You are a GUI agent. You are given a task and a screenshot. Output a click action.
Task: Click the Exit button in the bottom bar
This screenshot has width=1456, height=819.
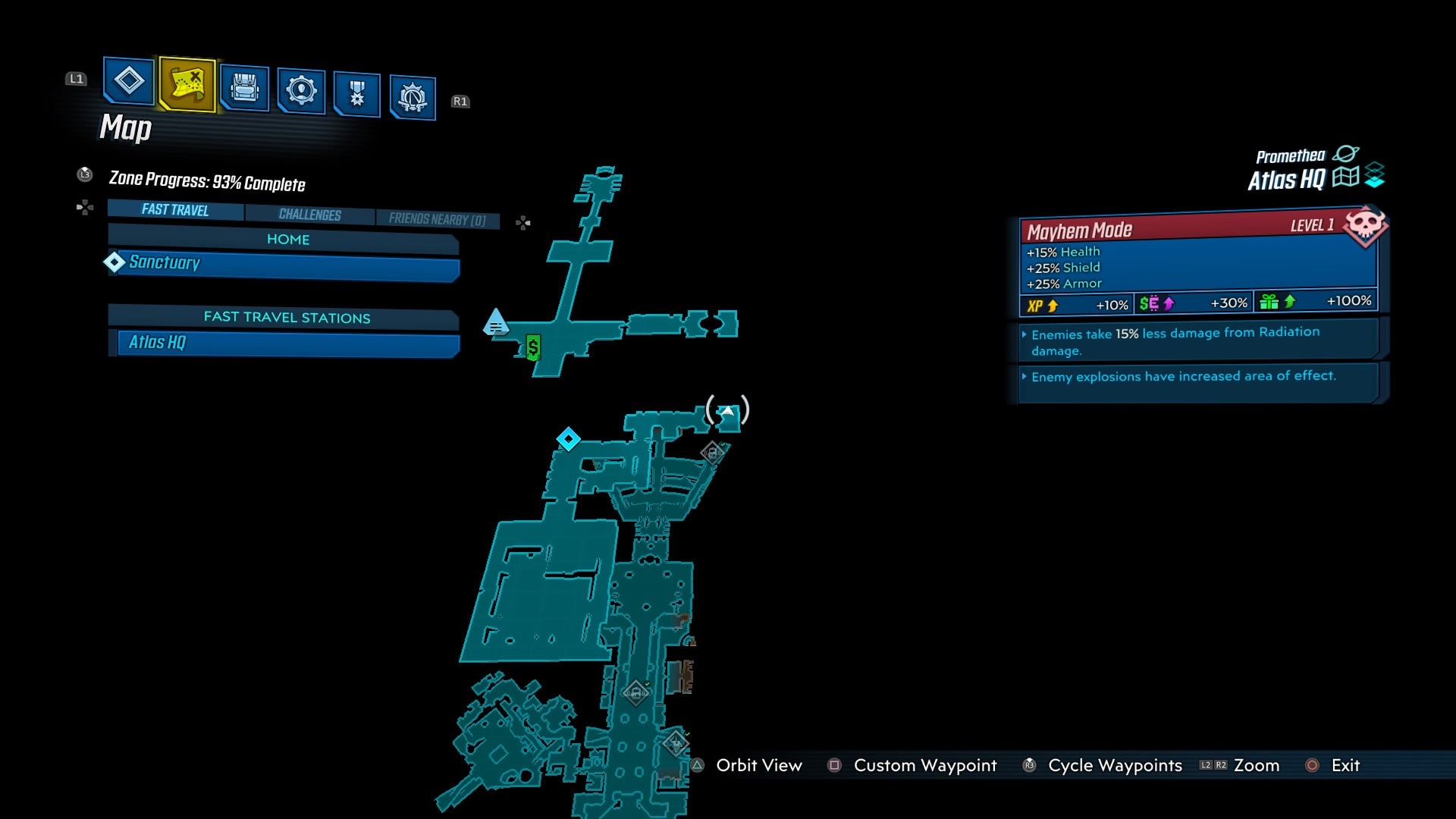[1345, 765]
